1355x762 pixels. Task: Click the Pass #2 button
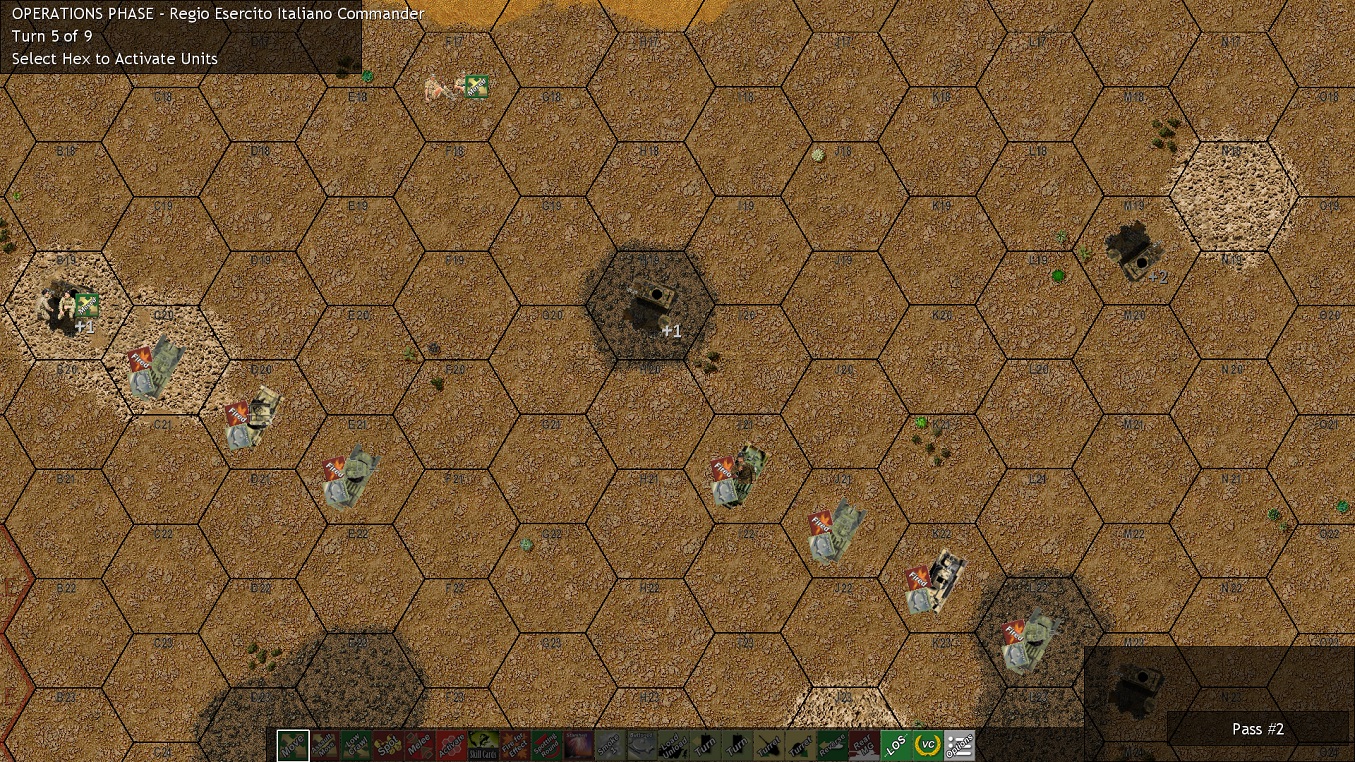1258,729
